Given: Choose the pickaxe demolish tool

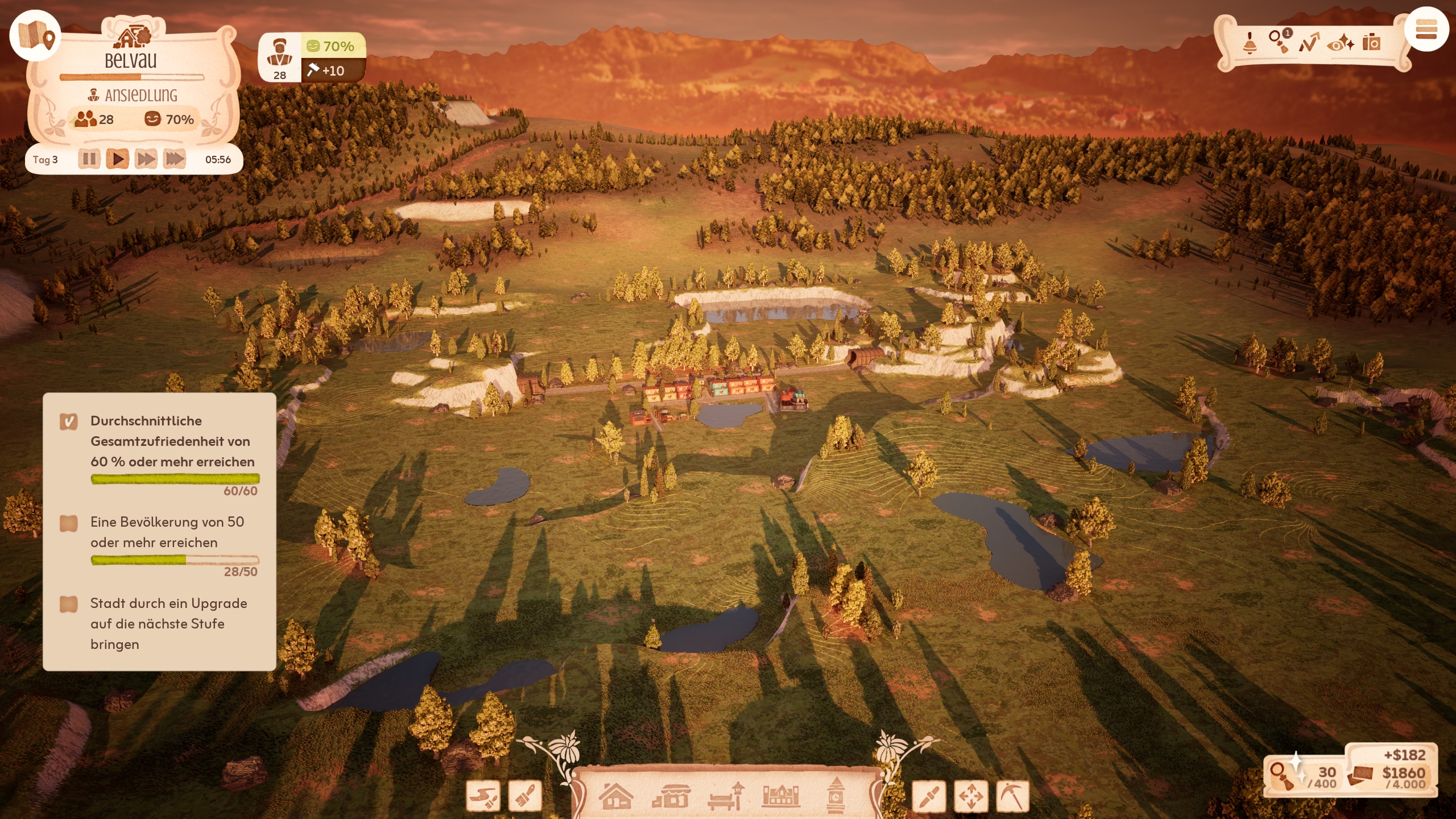Looking at the screenshot, I should [x=1013, y=796].
